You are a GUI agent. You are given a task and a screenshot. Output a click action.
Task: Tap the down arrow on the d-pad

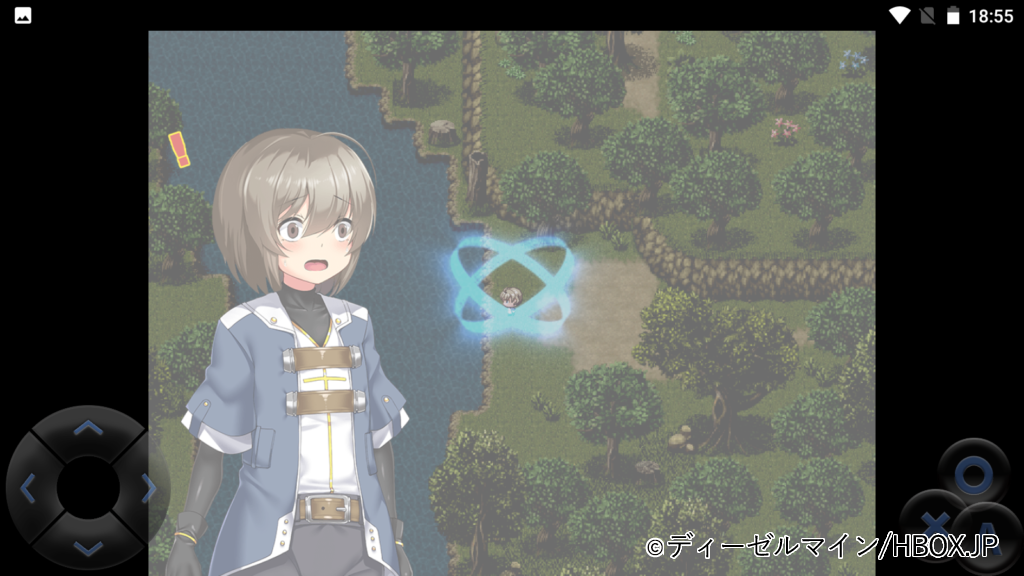pos(88,546)
